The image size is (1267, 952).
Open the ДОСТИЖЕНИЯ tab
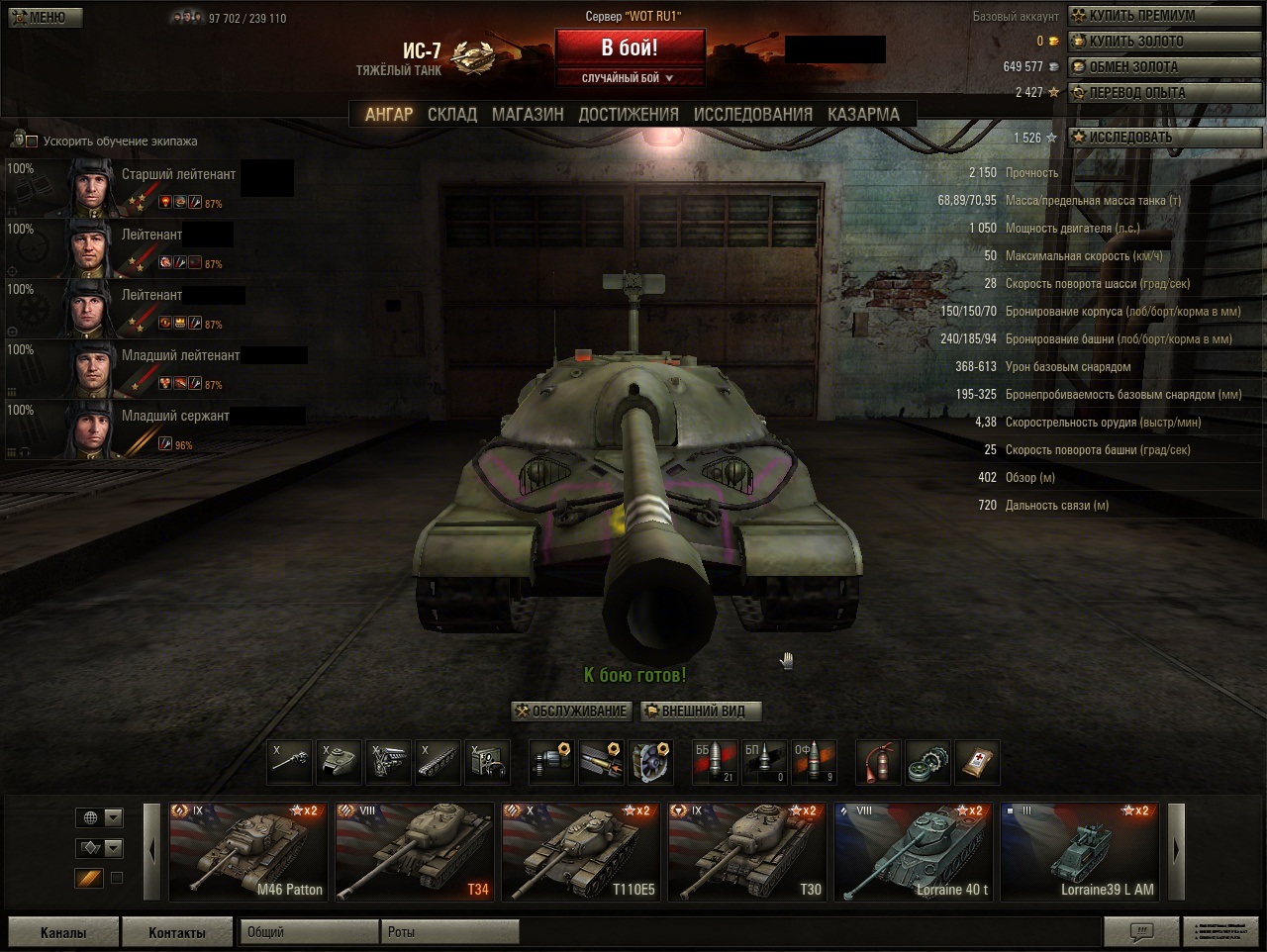coord(629,115)
